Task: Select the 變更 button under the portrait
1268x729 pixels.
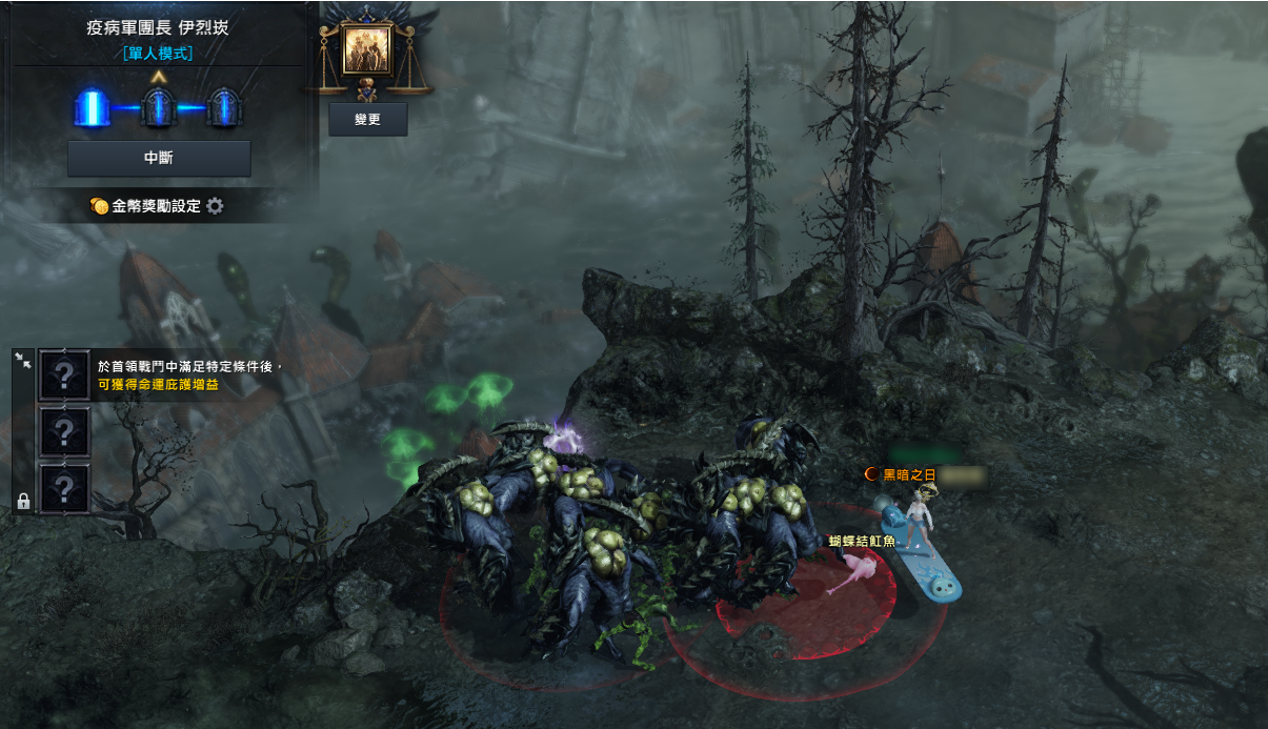Action: (368, 119)
